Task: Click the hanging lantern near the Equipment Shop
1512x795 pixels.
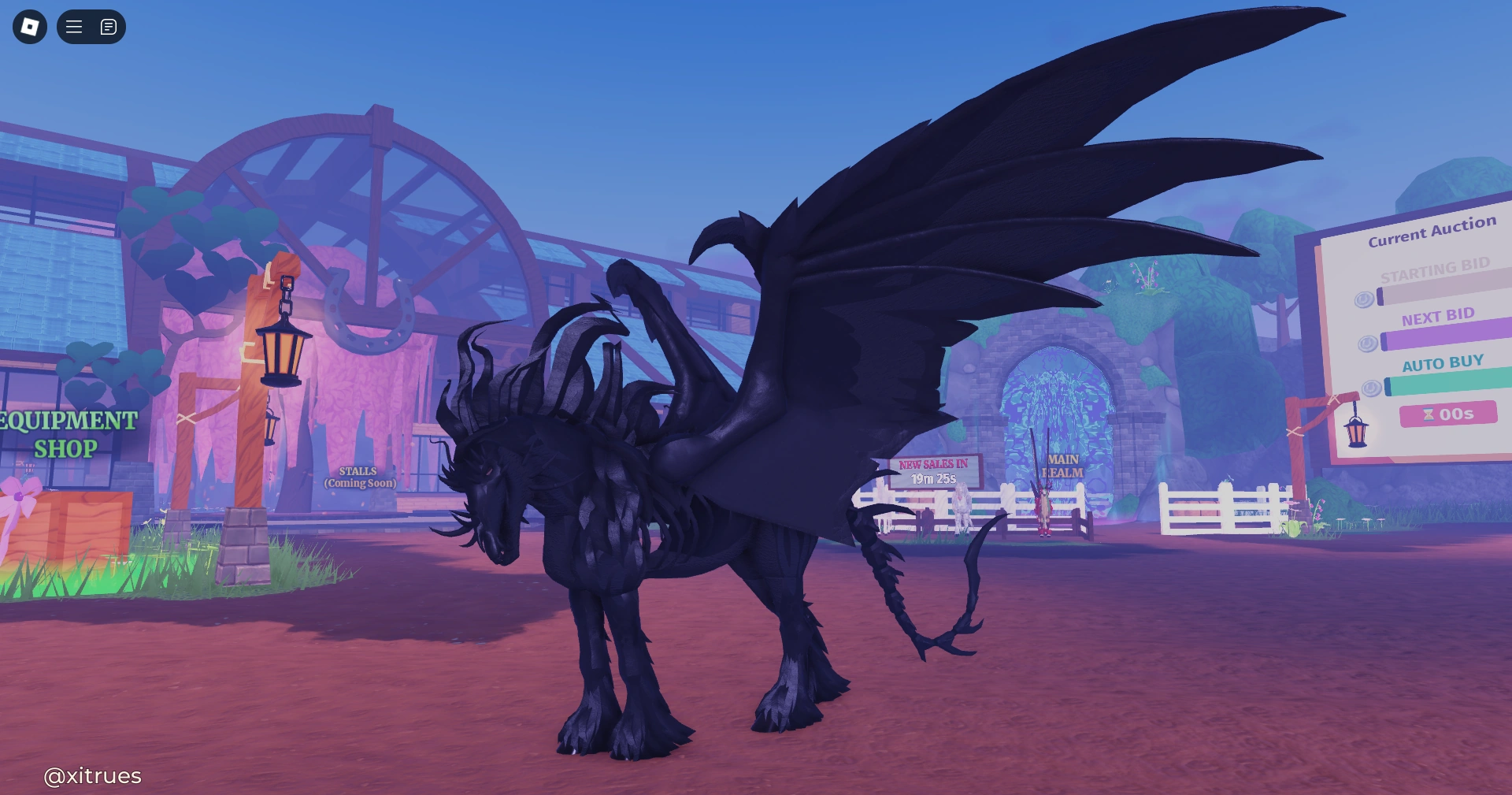Action: tap(282, 355)
